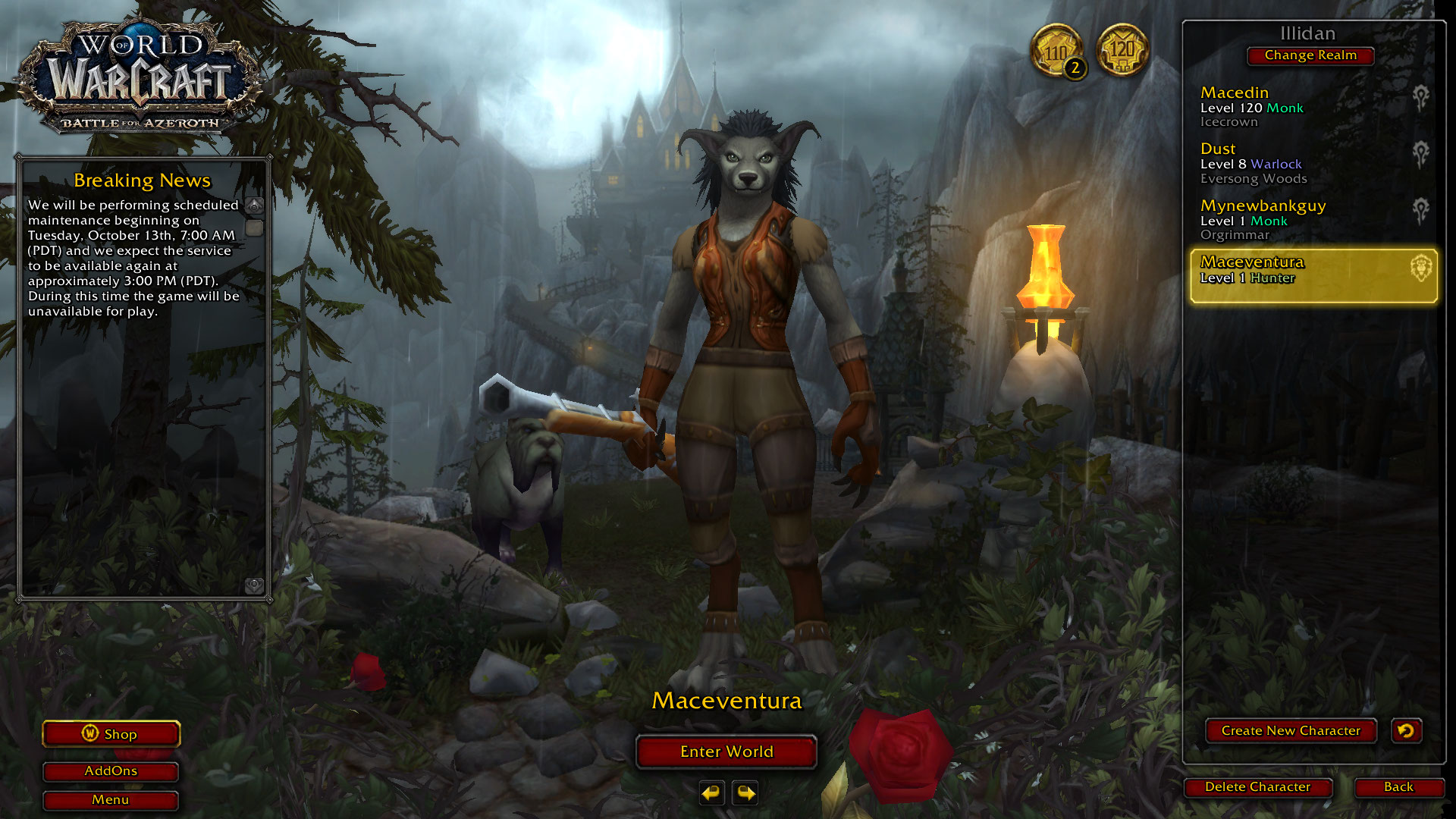Enter the world as Maceventura
The image size is (1456, 819).
(x=726, y=752)
